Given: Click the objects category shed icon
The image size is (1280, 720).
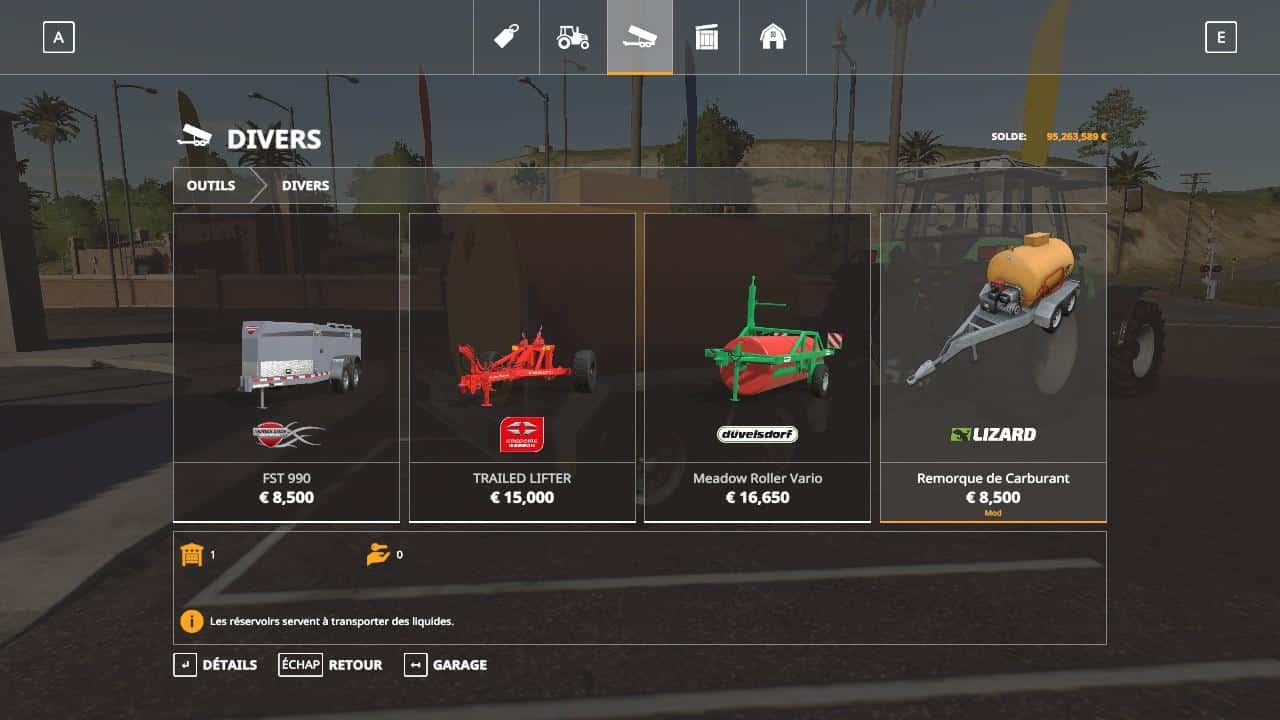Looking at the screenshot, I should pos(707,36).
